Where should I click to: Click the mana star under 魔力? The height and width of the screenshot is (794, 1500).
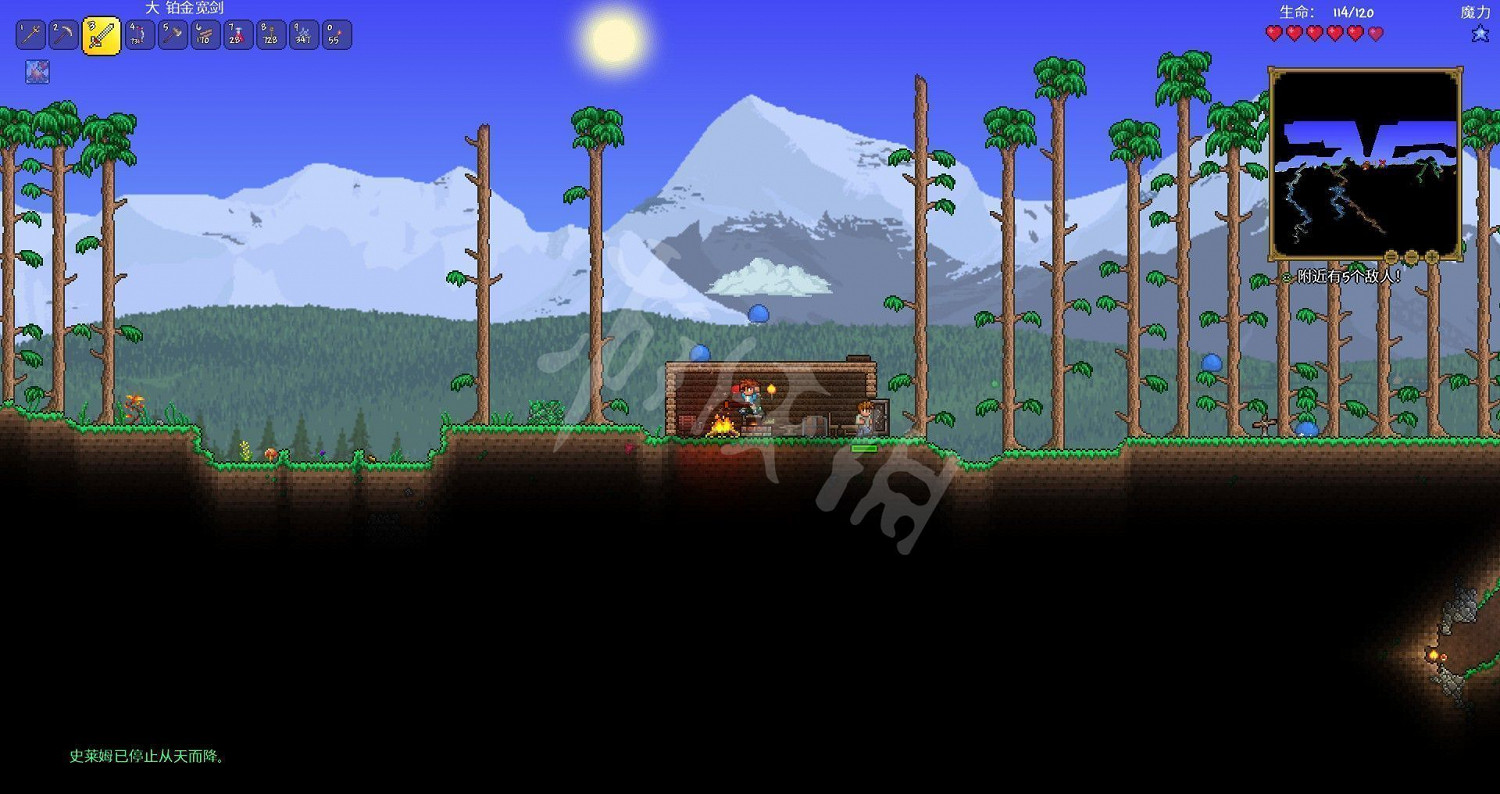[1479, 32]
